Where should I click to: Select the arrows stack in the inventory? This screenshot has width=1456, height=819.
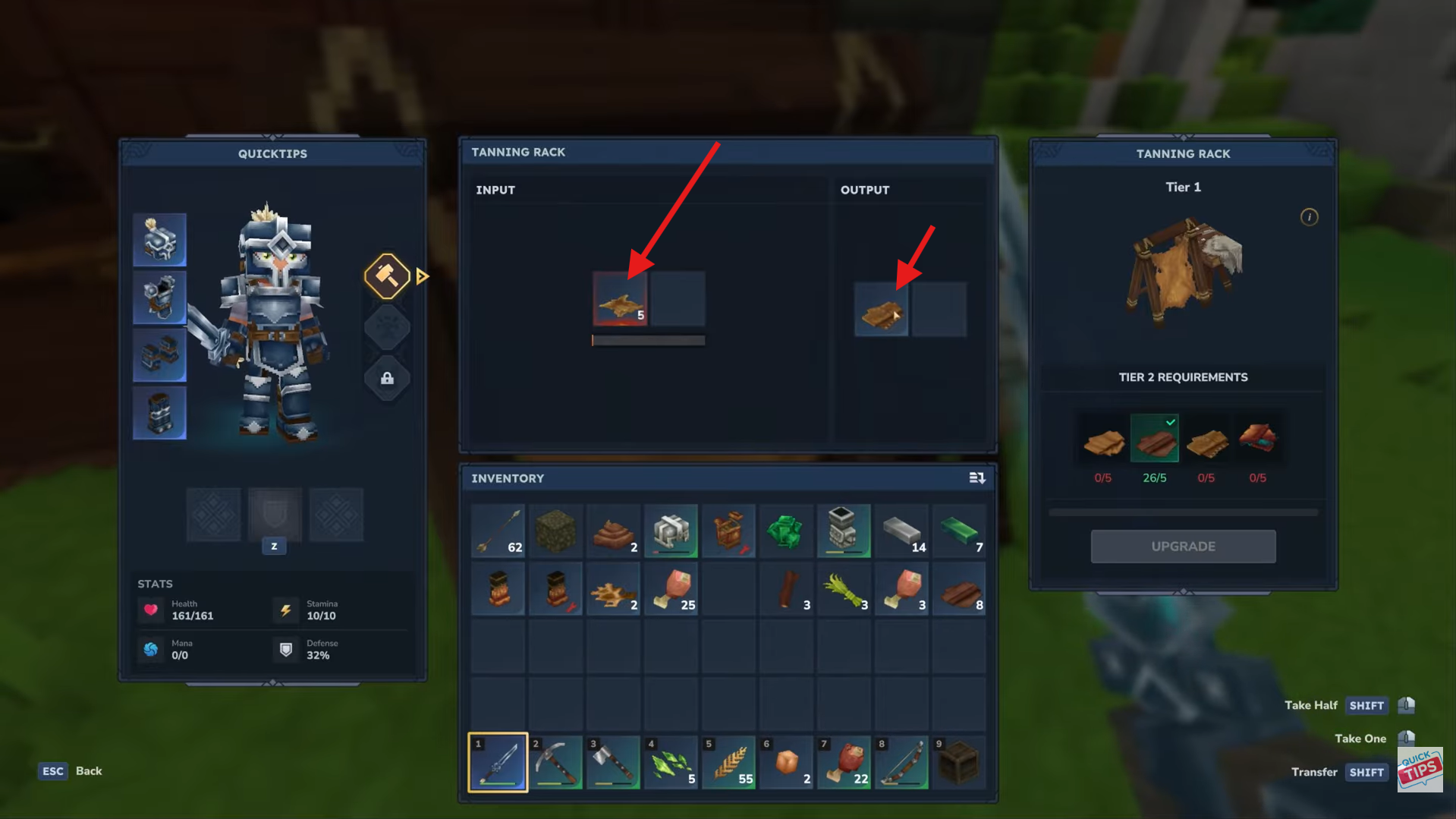tap(498, 531)
